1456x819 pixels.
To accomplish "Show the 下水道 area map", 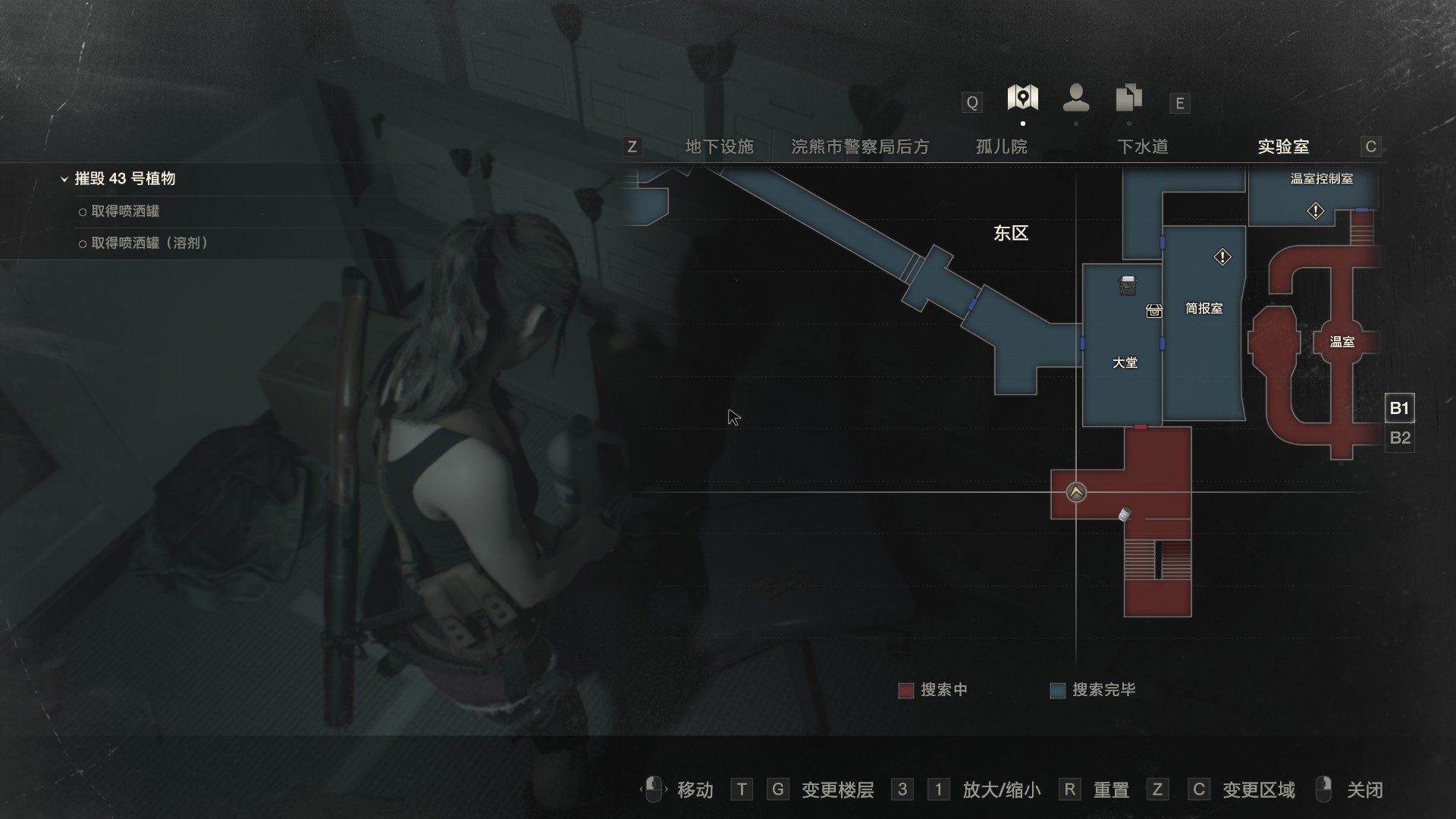I will [x=1142, y=147].
